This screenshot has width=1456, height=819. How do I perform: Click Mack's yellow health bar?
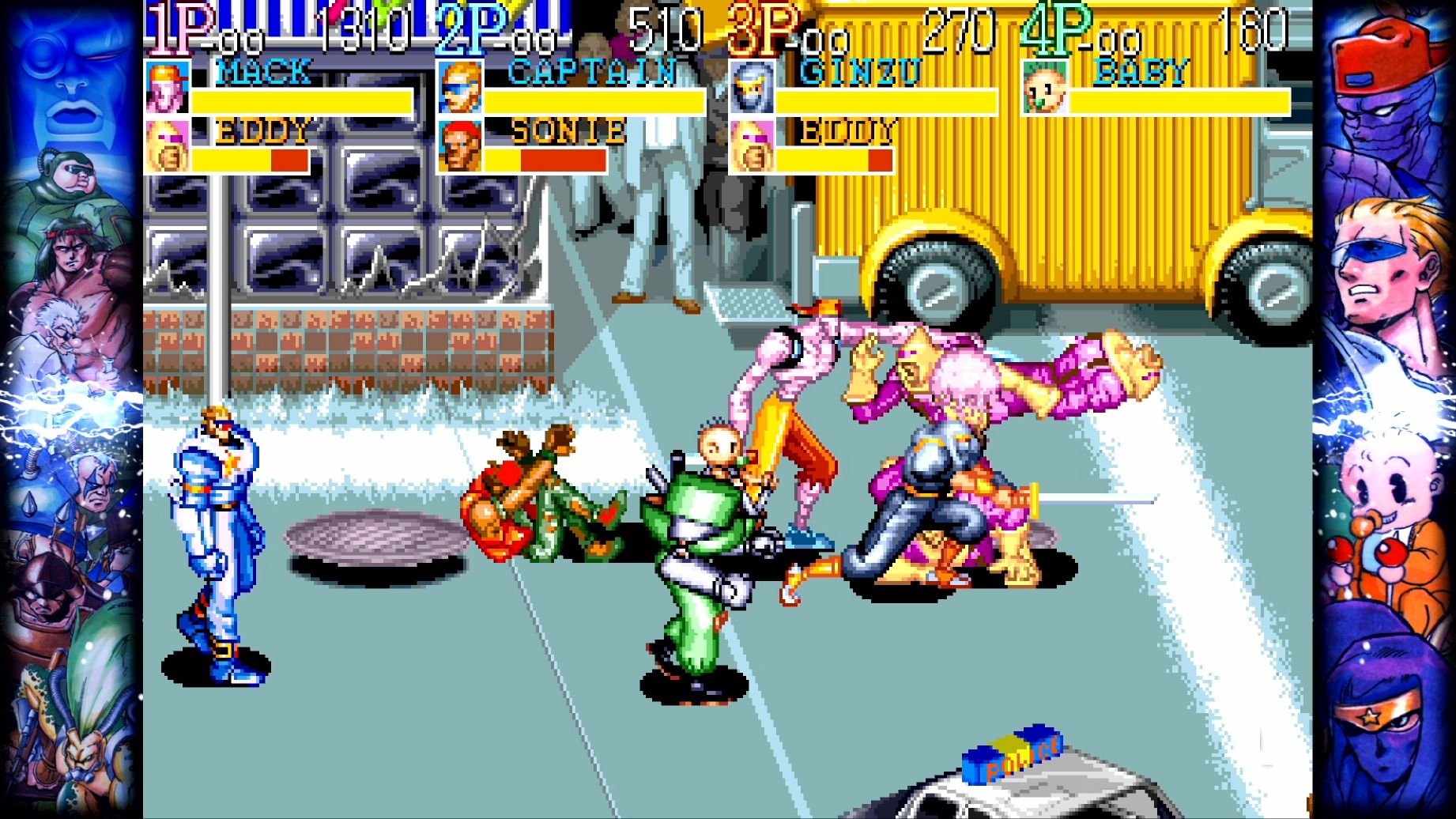[x=300, y=101]
